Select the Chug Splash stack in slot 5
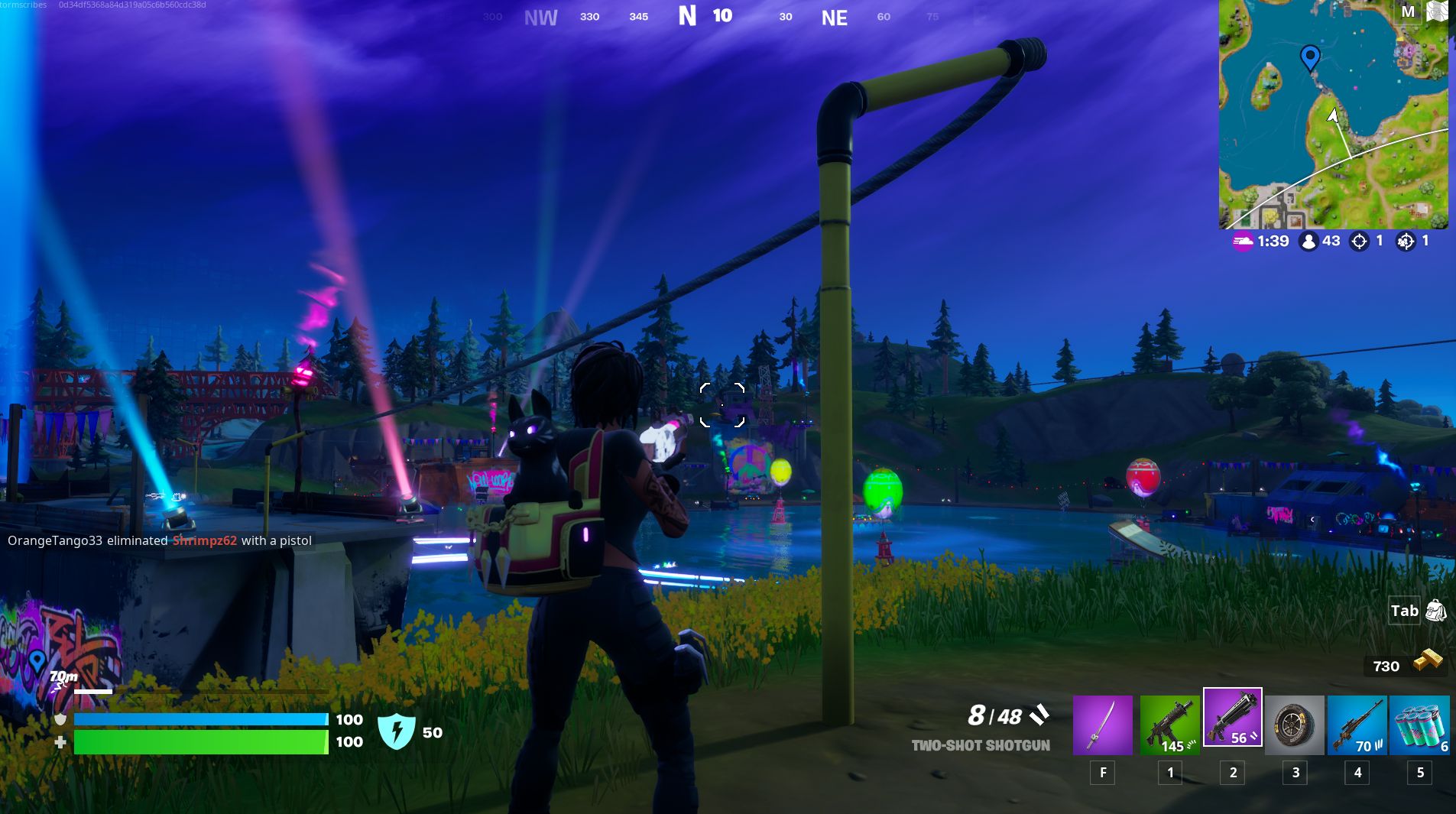Image resolution: width=1456 pixels, height=814 pixels. pos(1420,725)
